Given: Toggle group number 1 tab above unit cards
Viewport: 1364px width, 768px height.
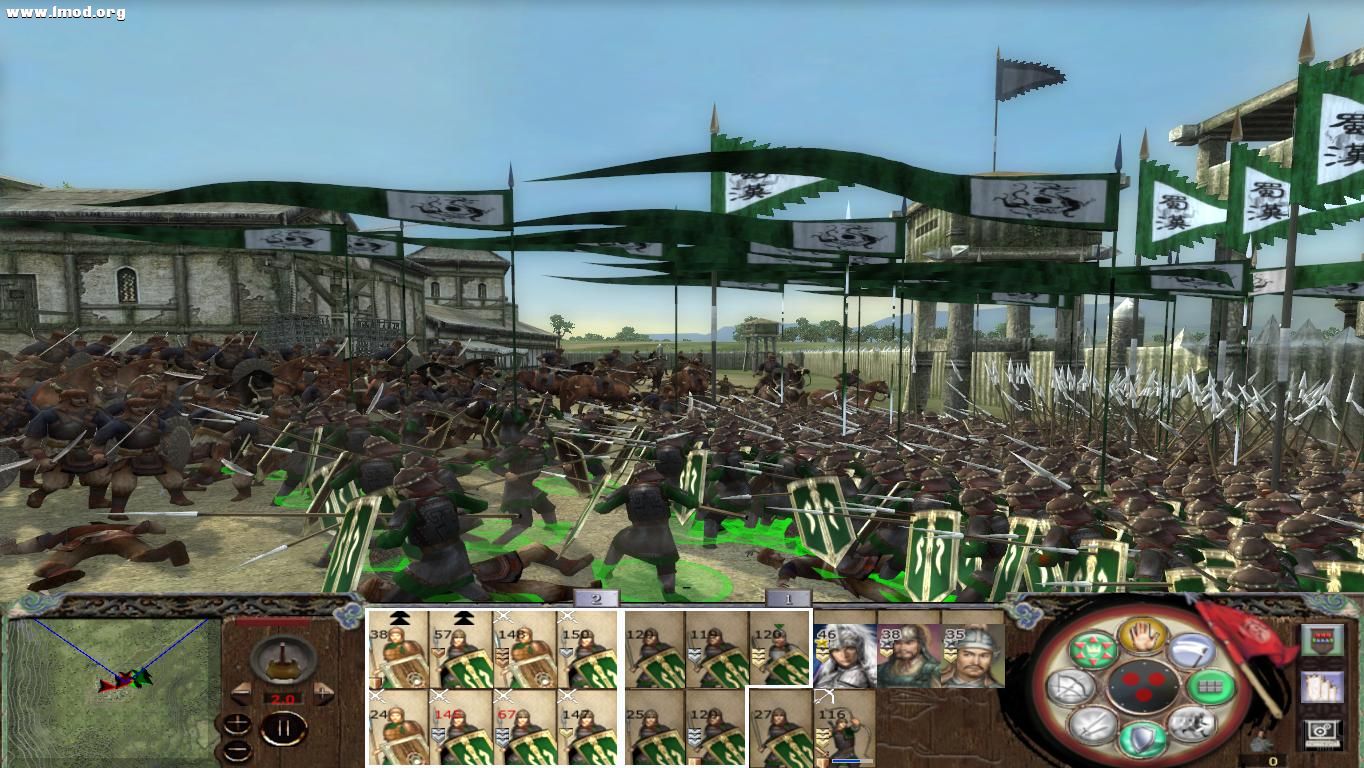Looking at the screenshot, I should point(788,600).
